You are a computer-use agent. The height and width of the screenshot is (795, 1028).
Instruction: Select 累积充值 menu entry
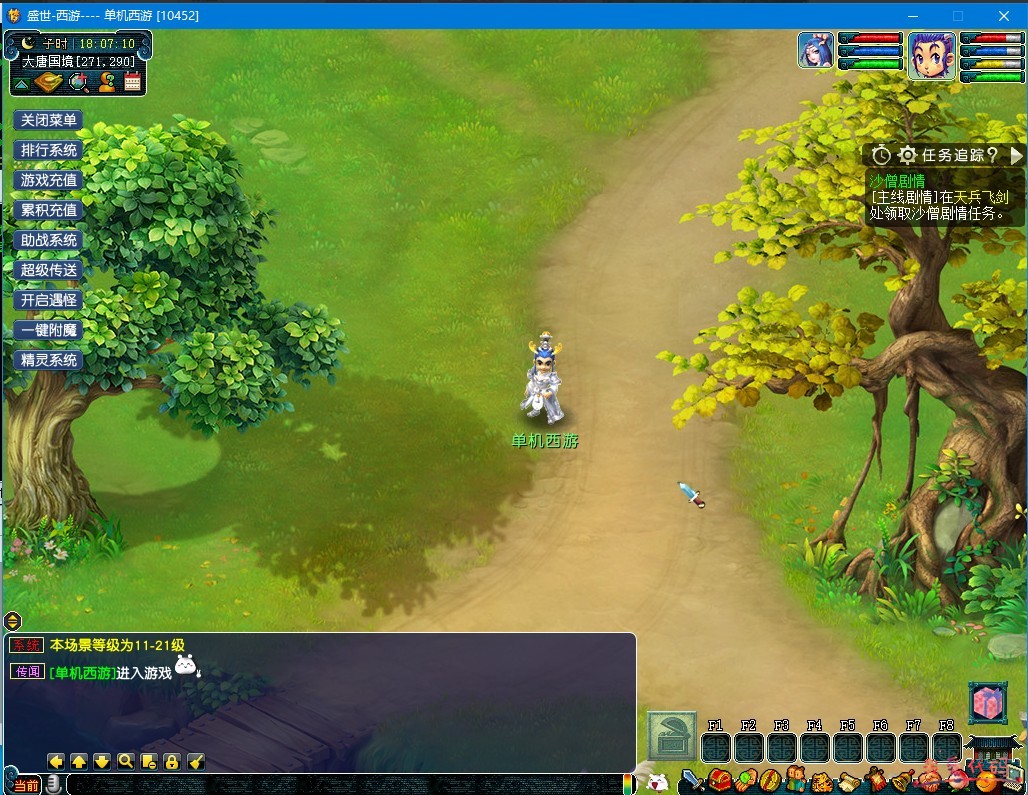click(48, 210)
